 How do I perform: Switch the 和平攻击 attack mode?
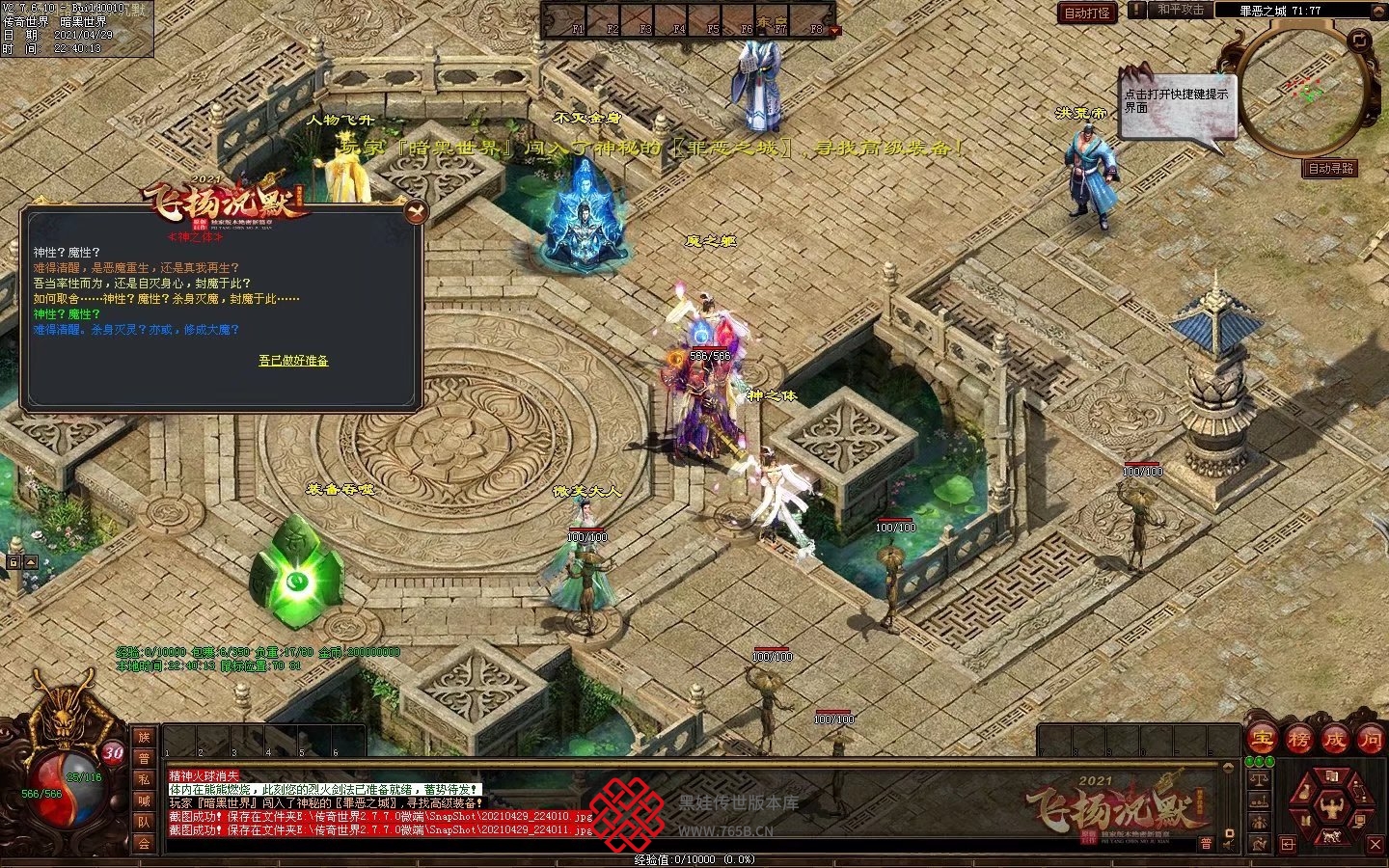(x=1181, y=10)
